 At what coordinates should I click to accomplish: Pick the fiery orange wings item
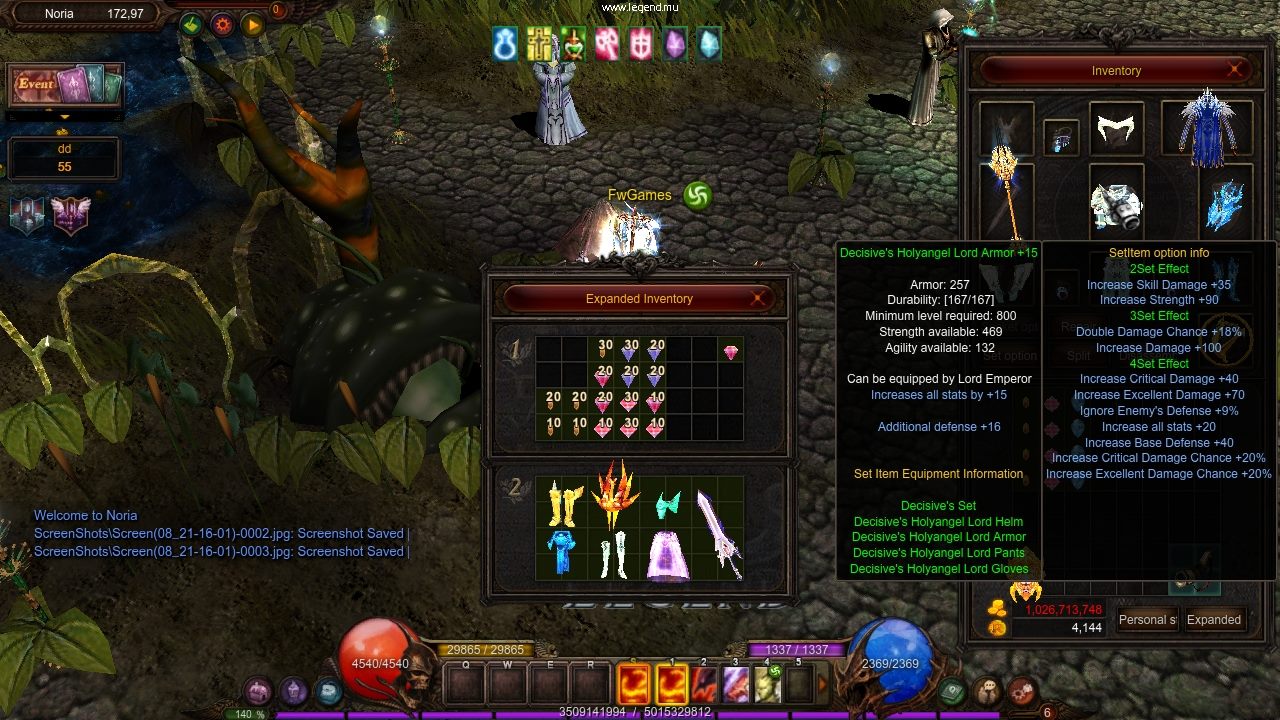[615, 495]
